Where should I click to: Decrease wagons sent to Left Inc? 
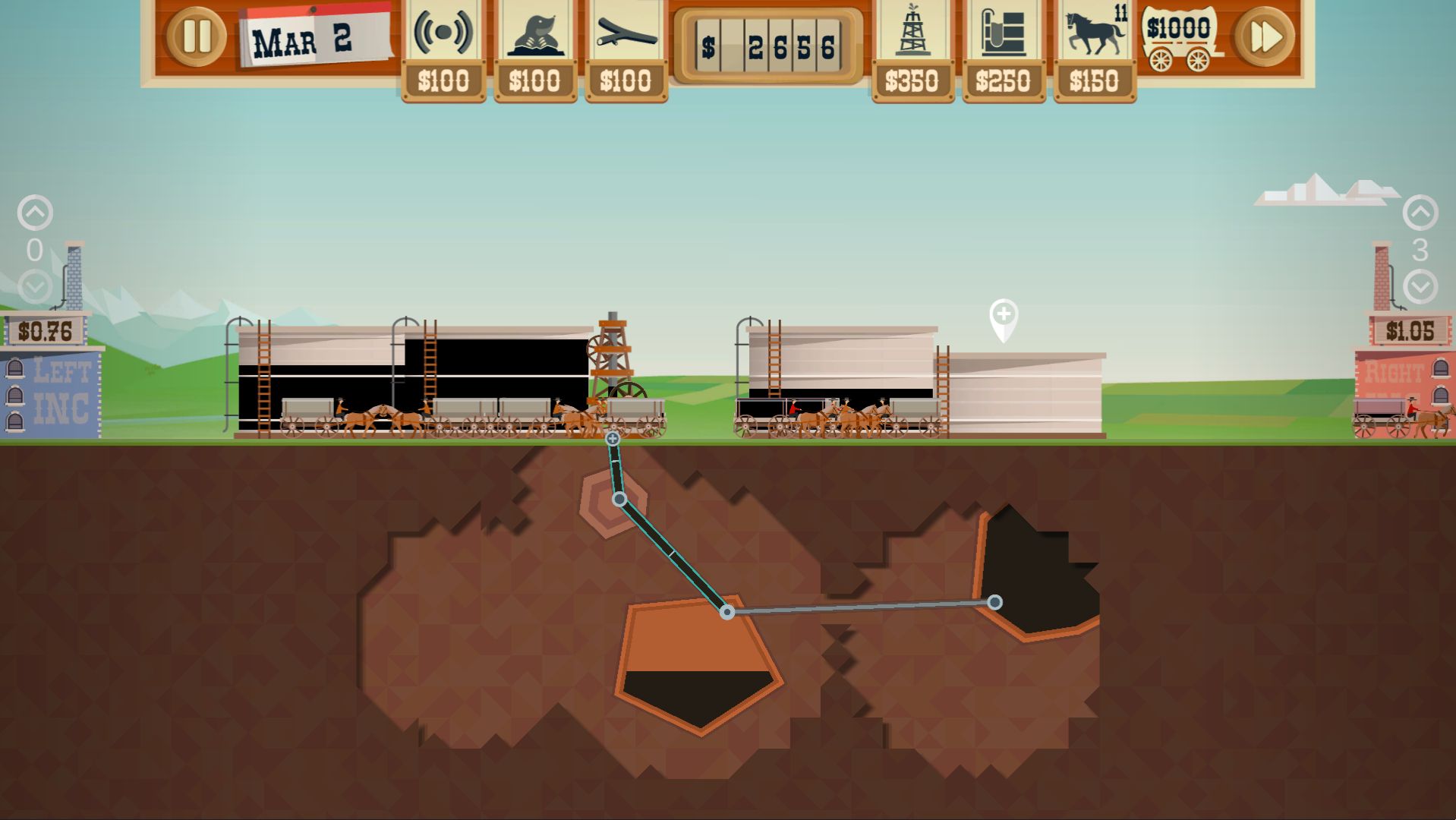35,287
